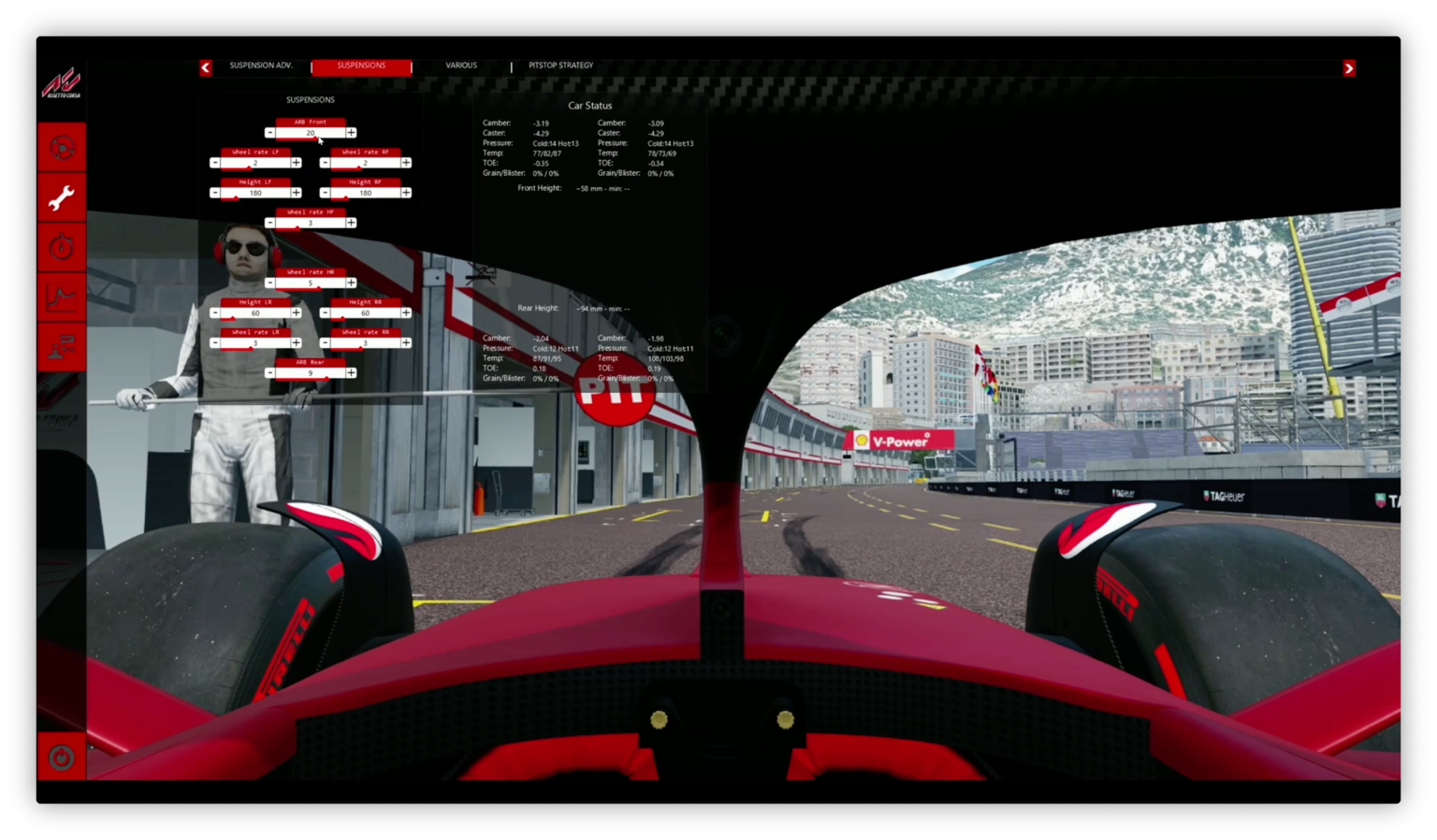
Task: Click the right arrow on the tab bar
Action: point(1348,67)
